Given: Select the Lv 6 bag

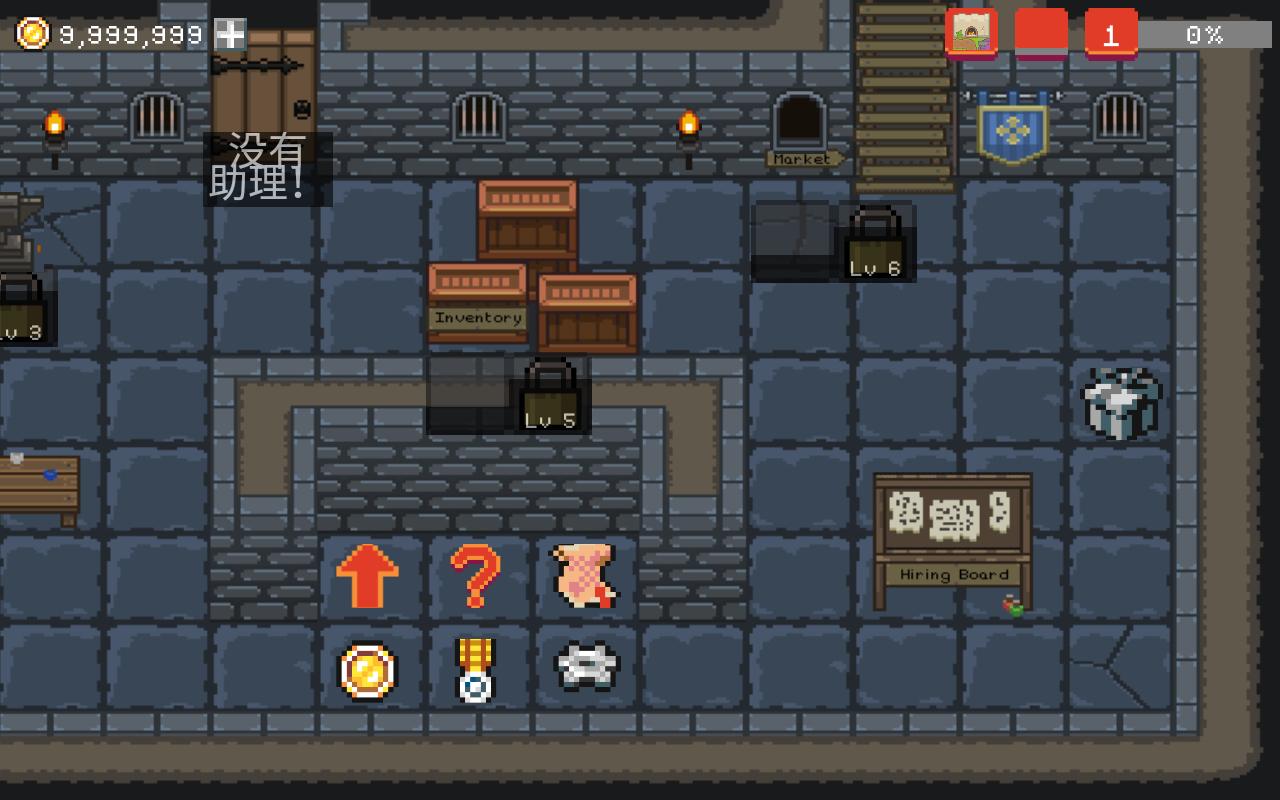Looking at the screenshot, I should coord(874,245).
